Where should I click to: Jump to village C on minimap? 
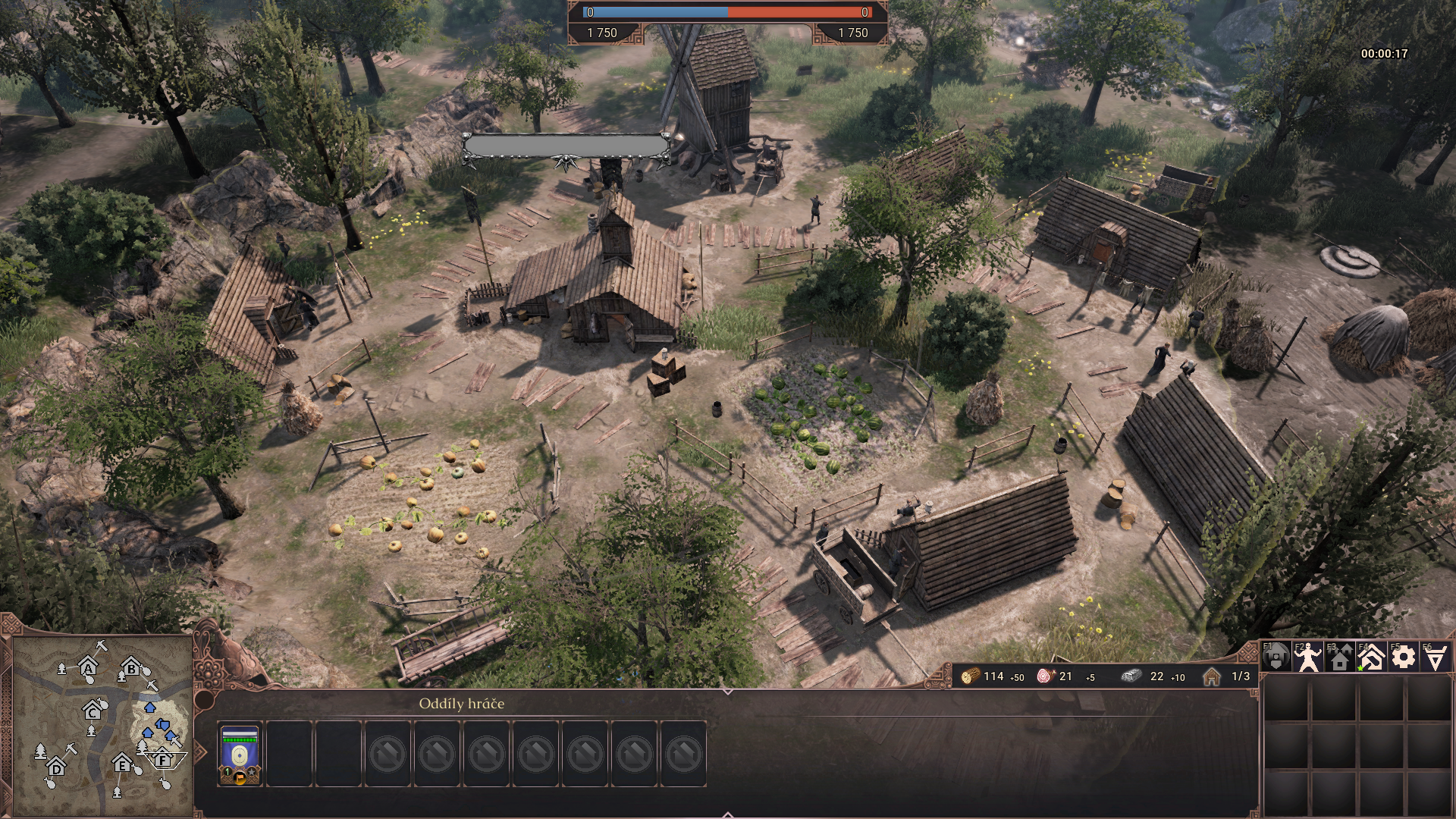click(93, 712)
